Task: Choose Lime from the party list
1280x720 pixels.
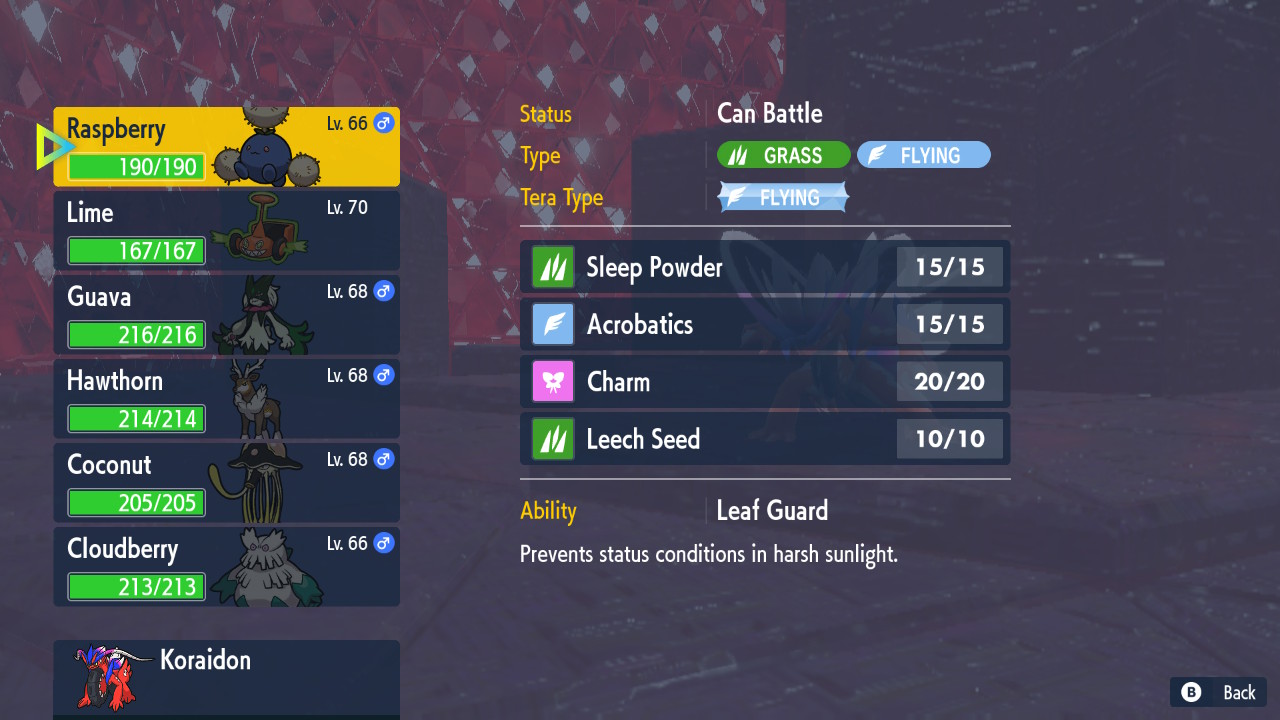Action: pos(226,231)
